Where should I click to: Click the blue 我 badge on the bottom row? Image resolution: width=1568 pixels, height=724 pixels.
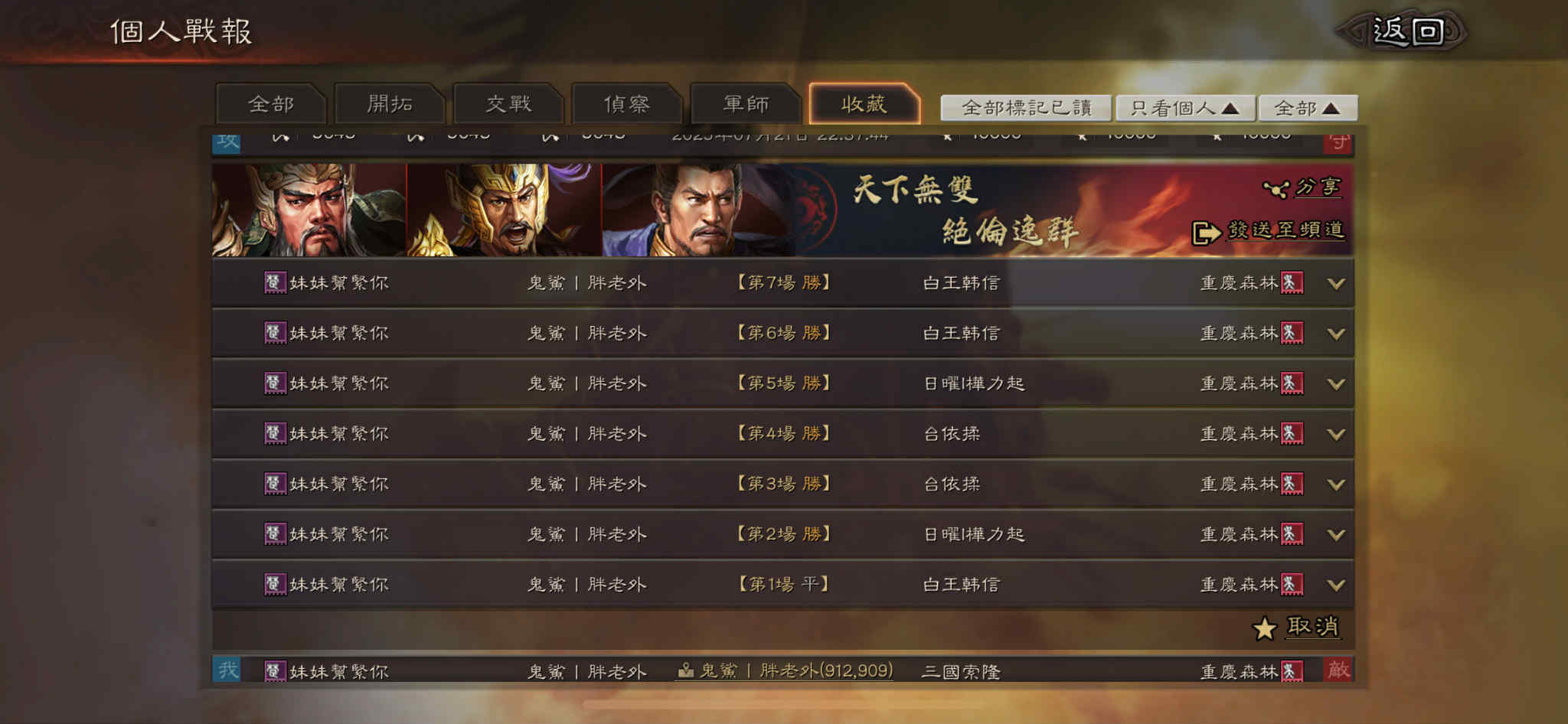click(x=227, y=671)
